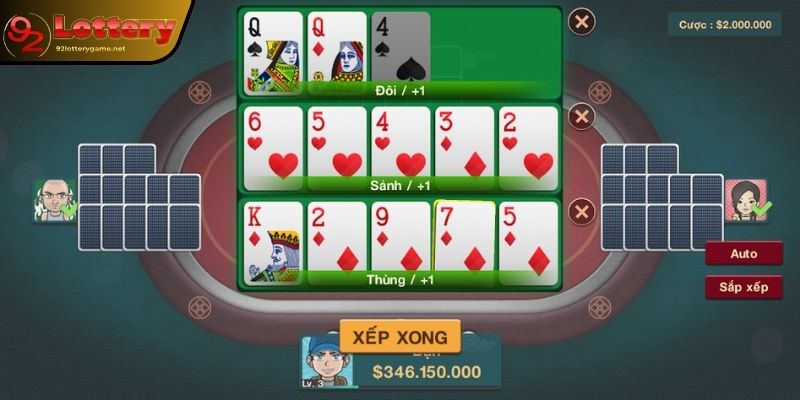Choose the 5 of diamonds card
Viewport: 800px width, 400px height.
[x=528, y=238]
